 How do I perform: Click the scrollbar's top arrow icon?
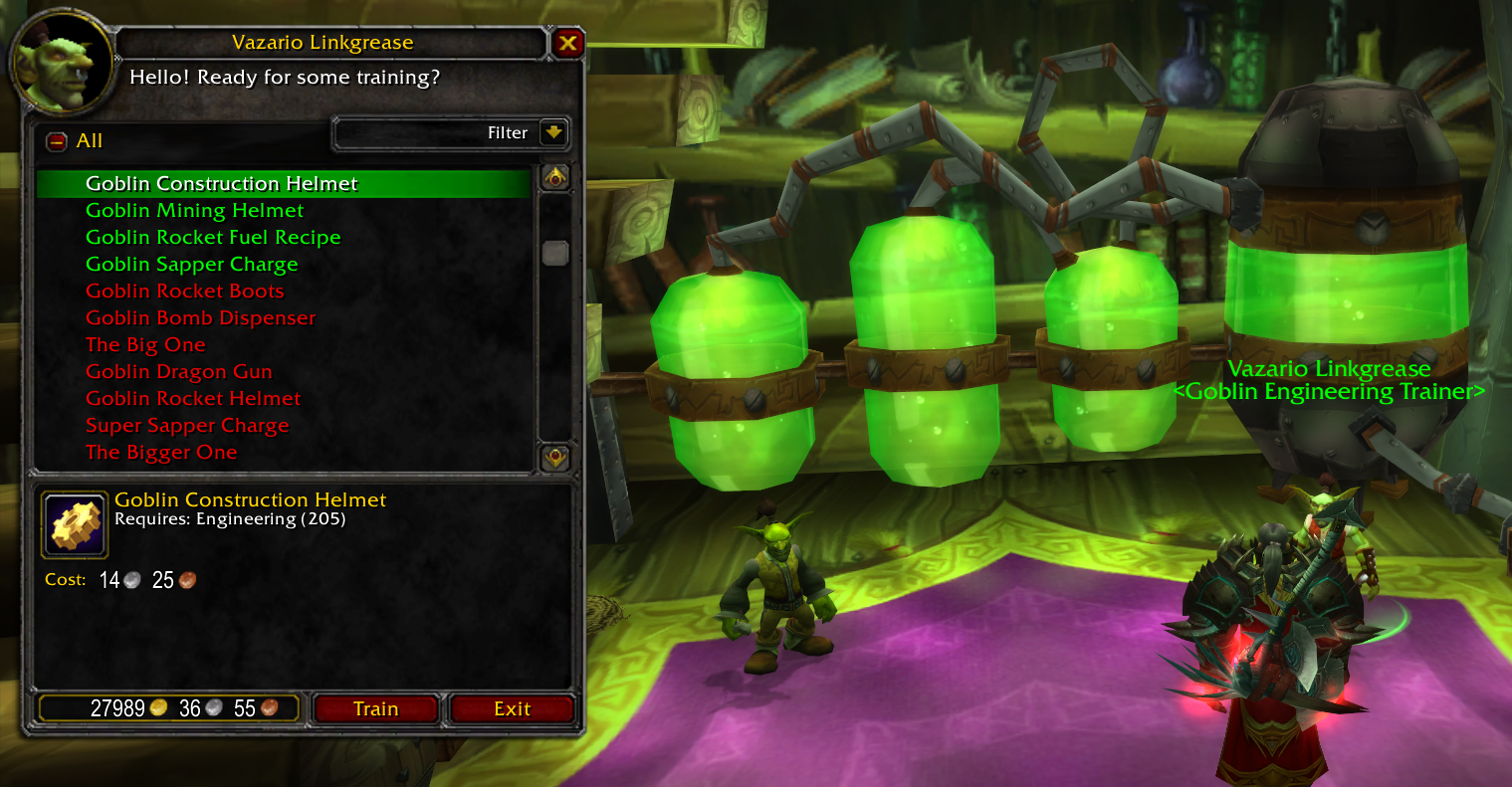click(x=554, y=176)
